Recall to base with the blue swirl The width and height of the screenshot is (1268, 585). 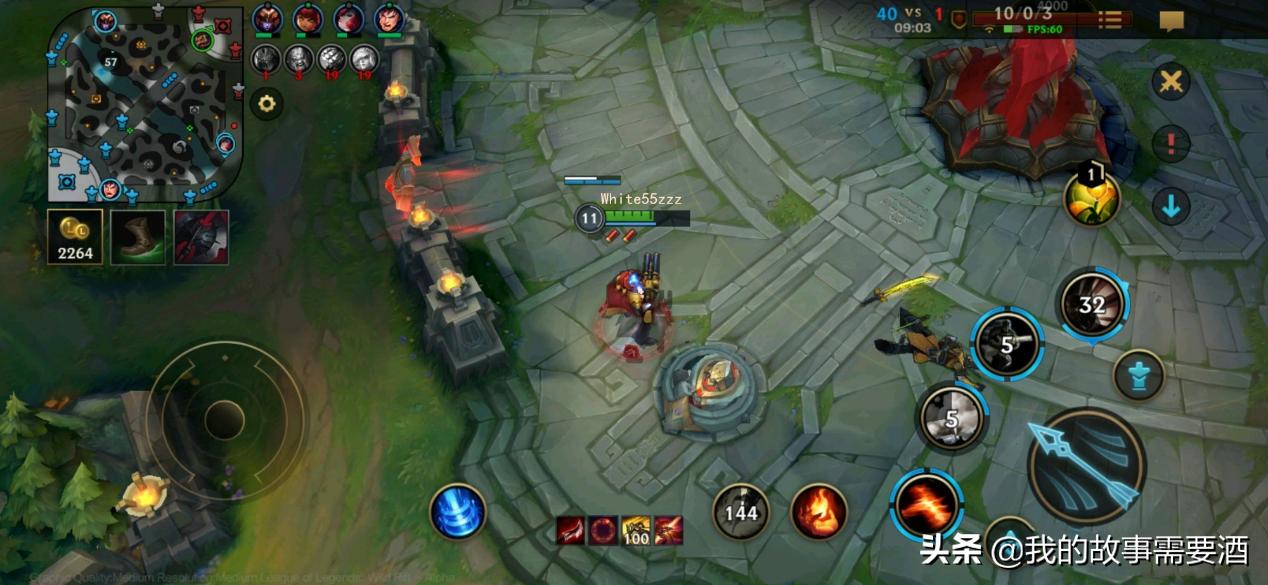pyautogui.click(x=458, y=511)
